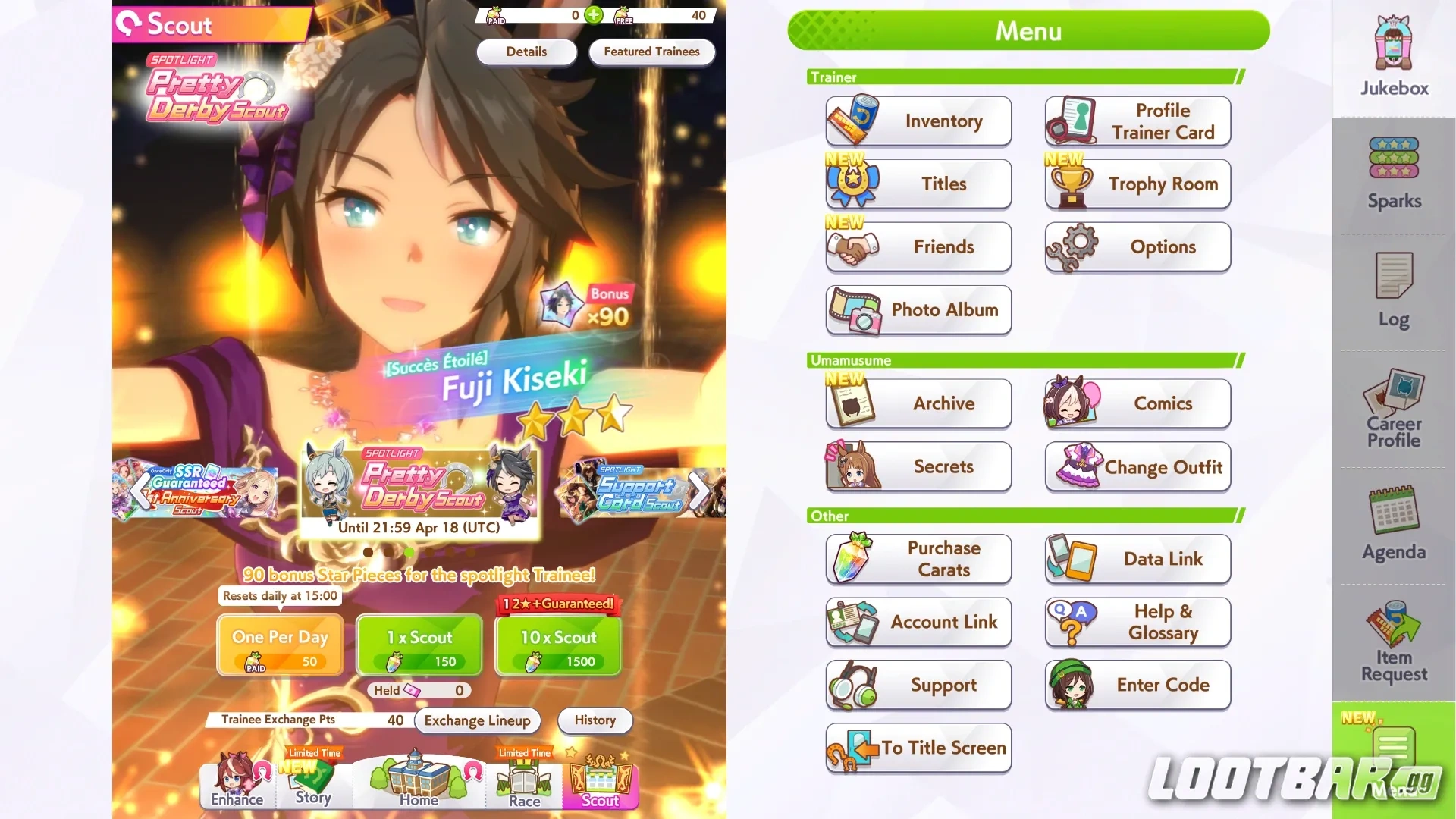Open the Jukebox from the sidebar

pyautogui.click(x=1392, y=53)
